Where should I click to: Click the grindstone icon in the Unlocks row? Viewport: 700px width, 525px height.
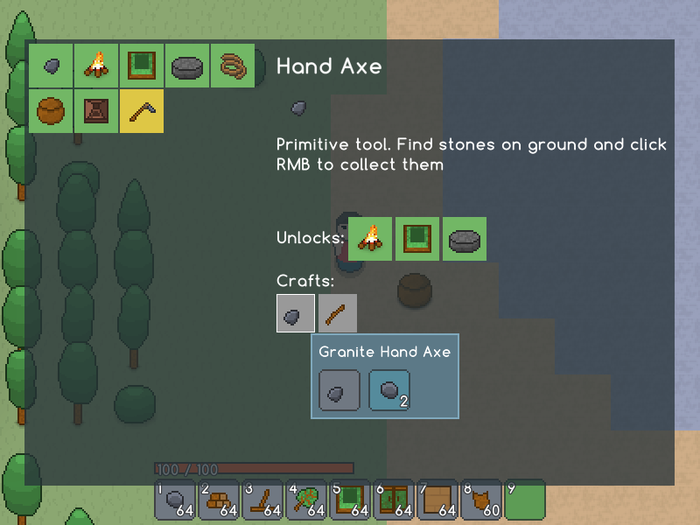(x=465, y=239)
